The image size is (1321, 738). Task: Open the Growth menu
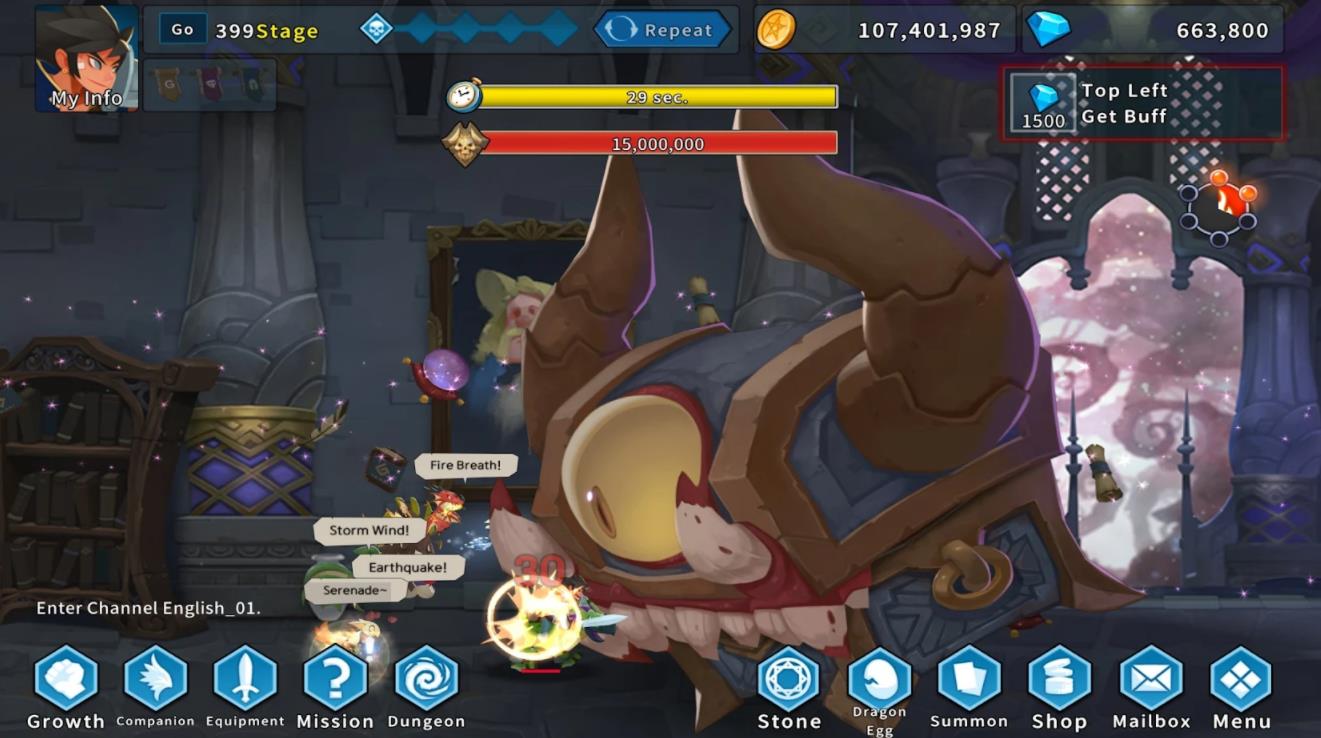tap(66, 680)
